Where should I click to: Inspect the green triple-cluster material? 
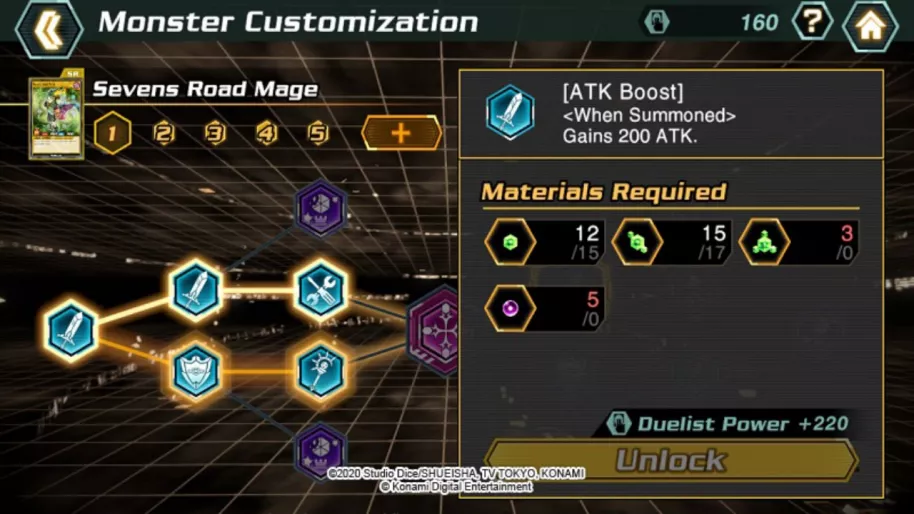point(764,243)
